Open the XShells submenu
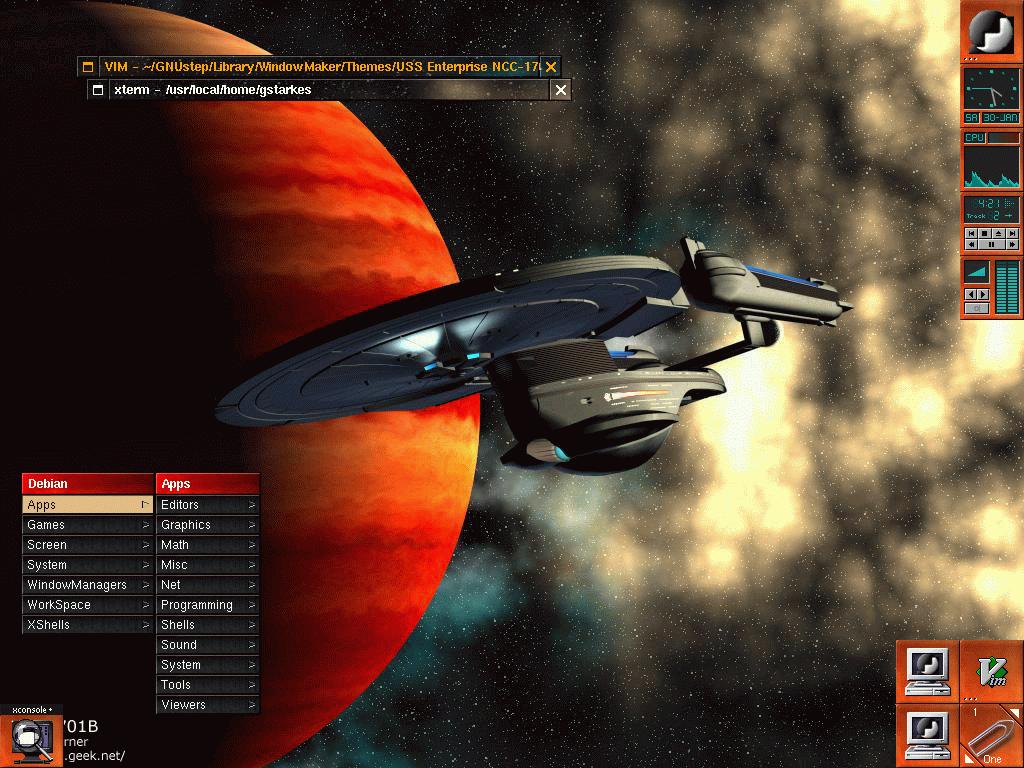Viewport: 1024px width, 768px height. click(x=88, y=625)
